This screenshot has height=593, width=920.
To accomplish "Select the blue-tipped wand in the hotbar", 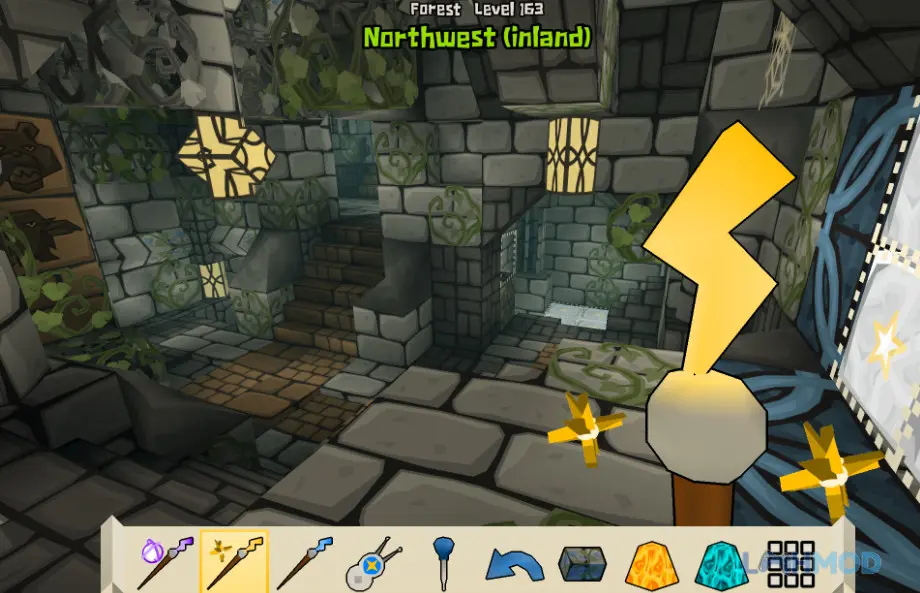I will 303,561.
